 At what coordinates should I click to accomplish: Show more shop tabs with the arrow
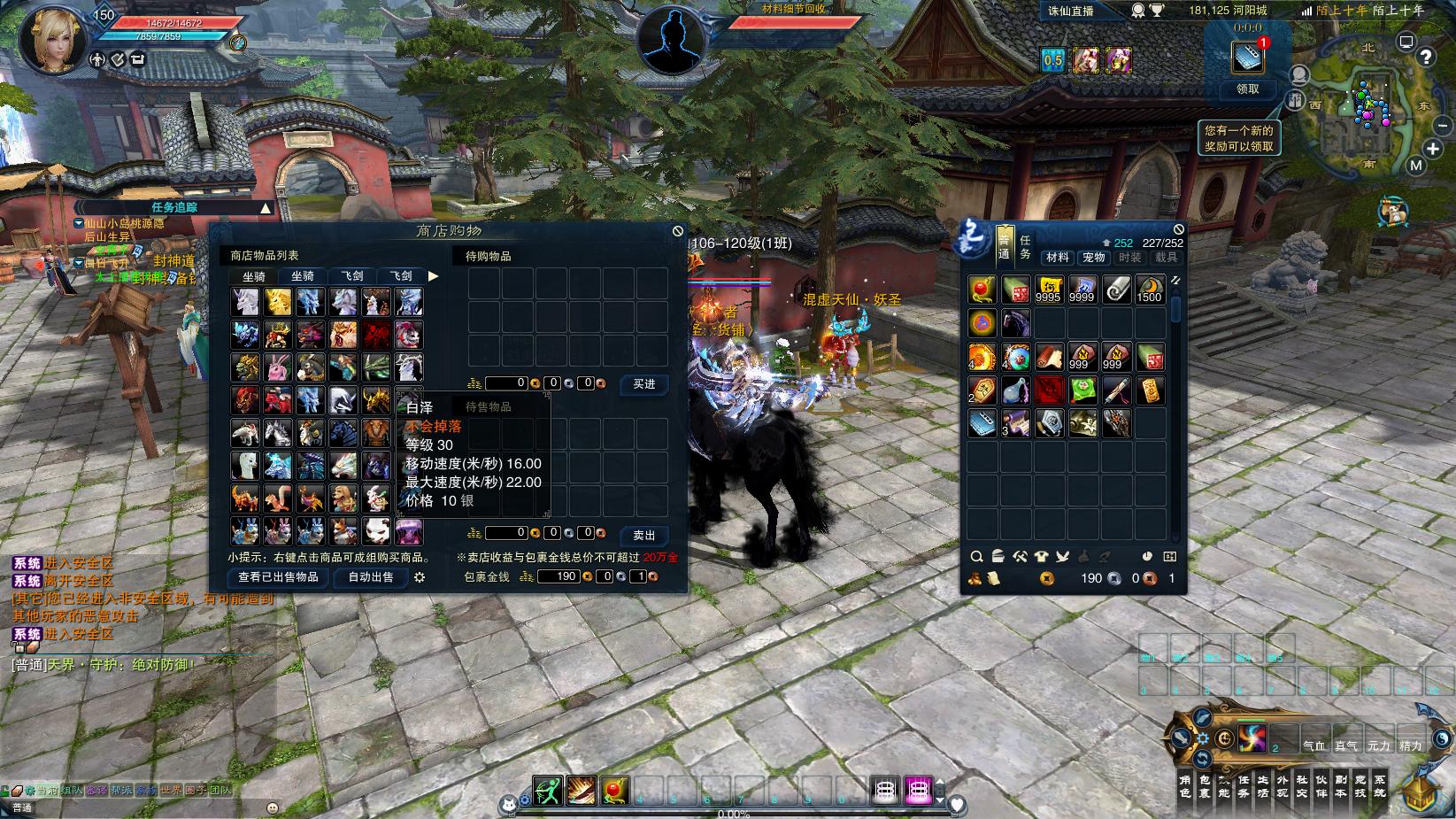pyautogui.click(x=434, y=276)
